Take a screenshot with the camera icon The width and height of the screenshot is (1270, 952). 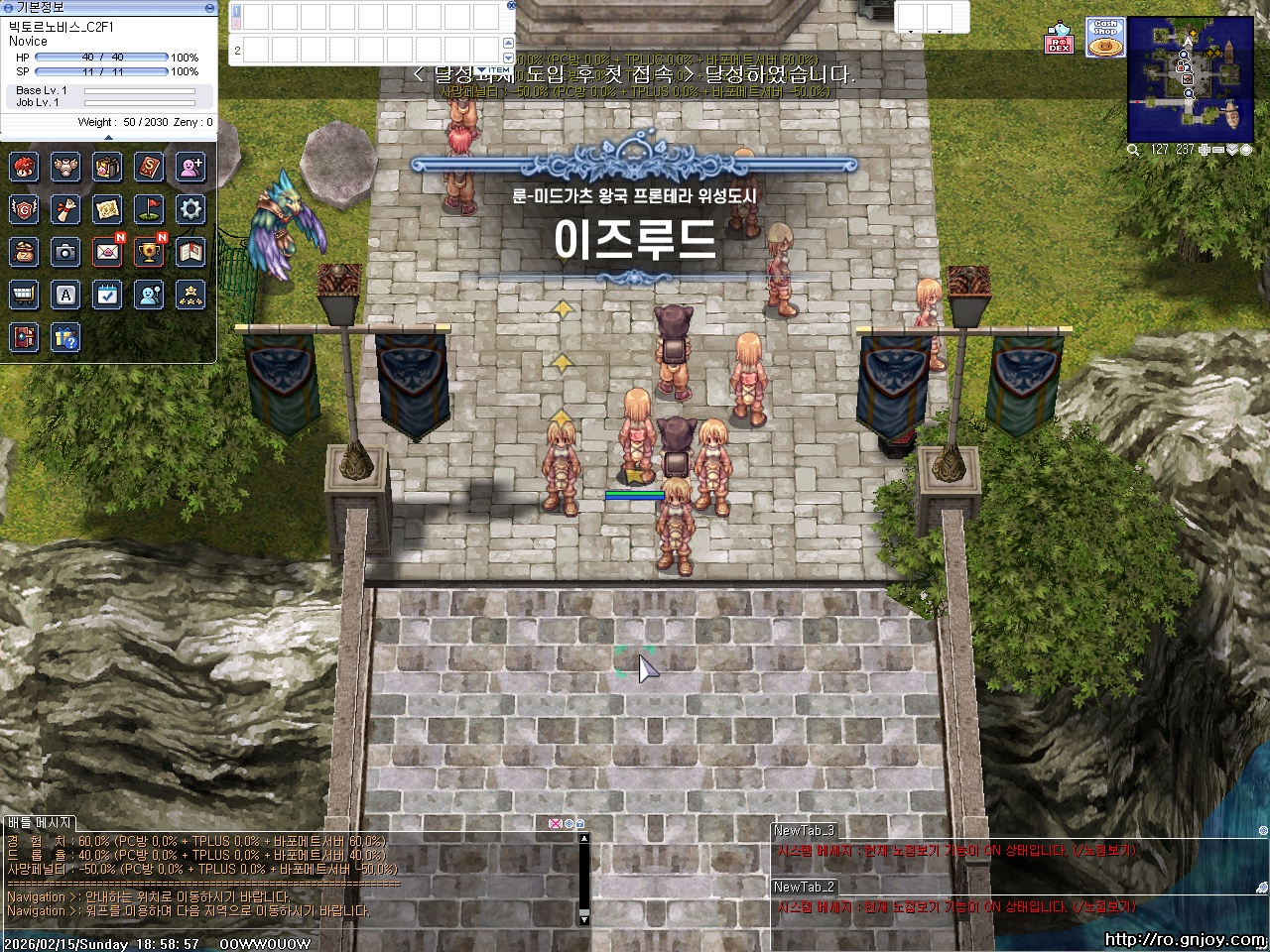click(65, 253)
